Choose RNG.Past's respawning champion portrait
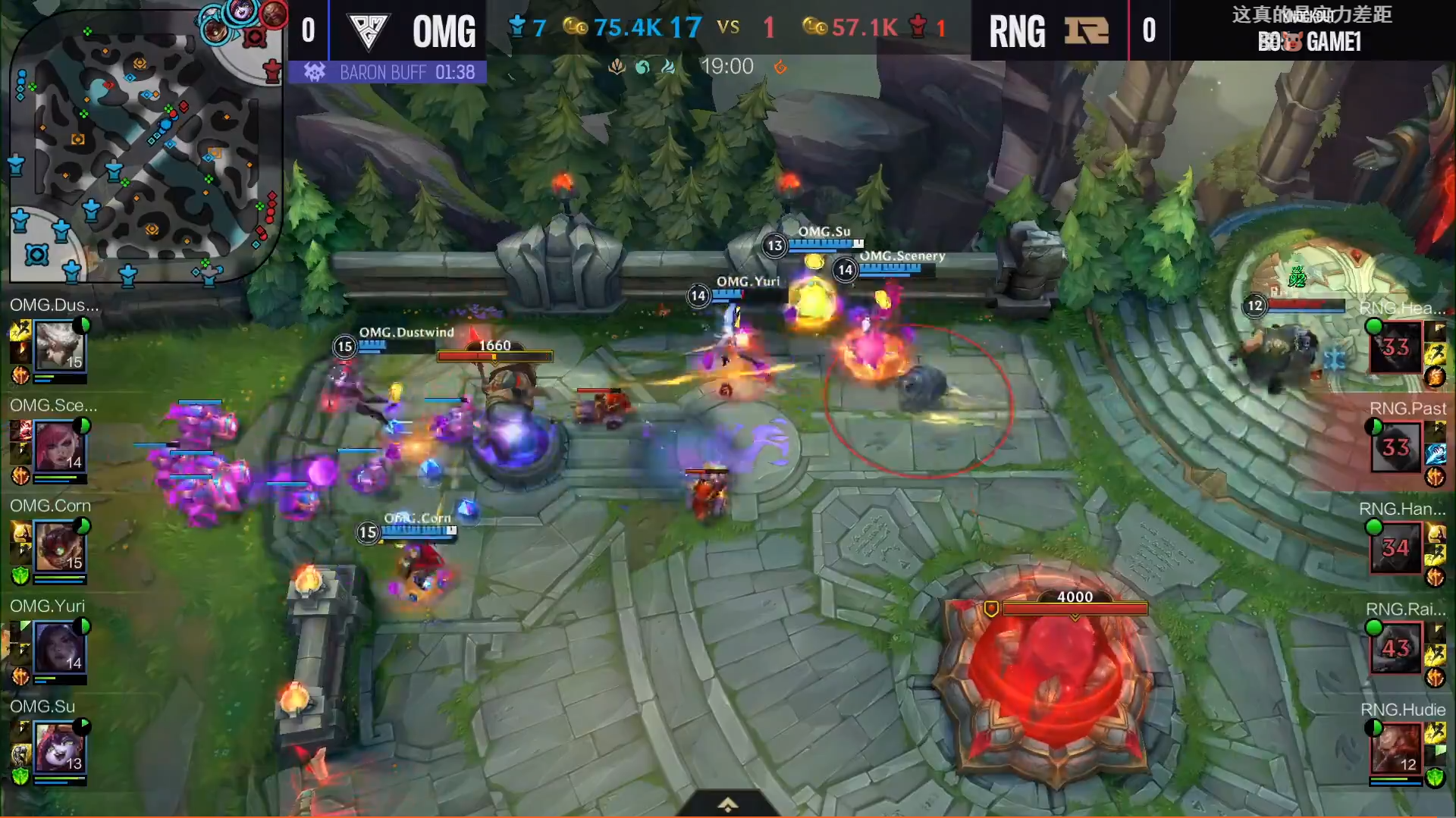 tap(1395, 447)
